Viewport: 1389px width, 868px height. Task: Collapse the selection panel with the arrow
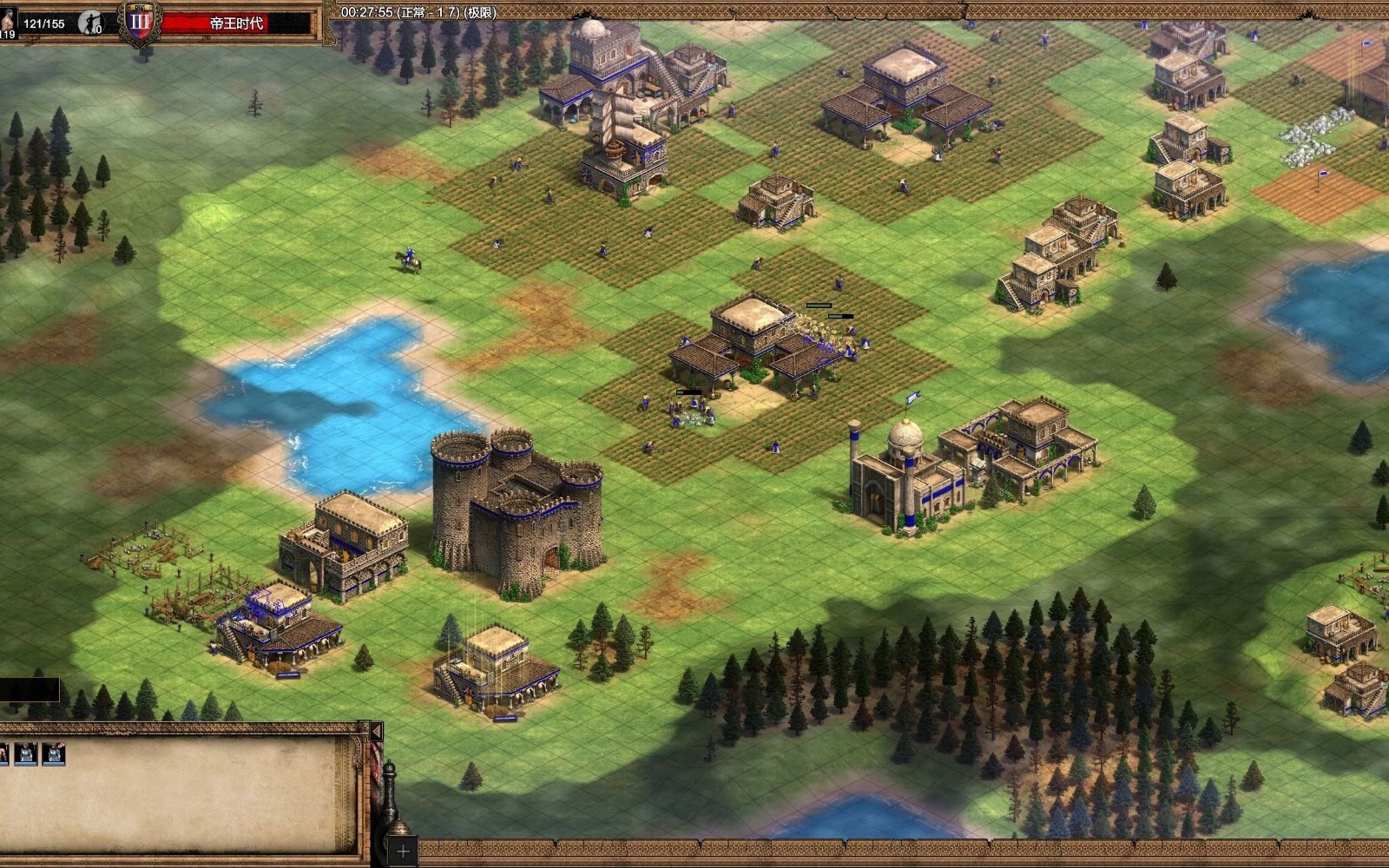pyautogui.click(x=376, y=732)
